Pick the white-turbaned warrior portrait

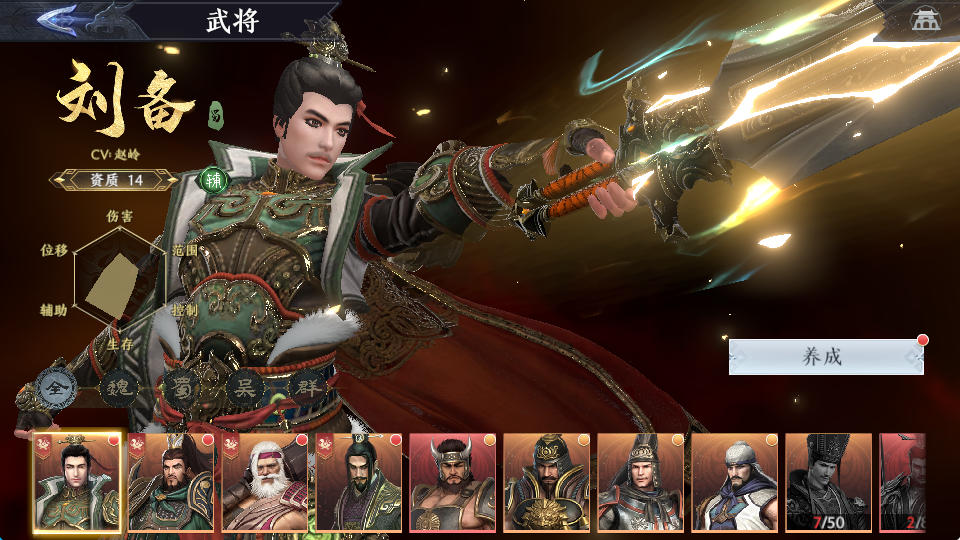734,482
